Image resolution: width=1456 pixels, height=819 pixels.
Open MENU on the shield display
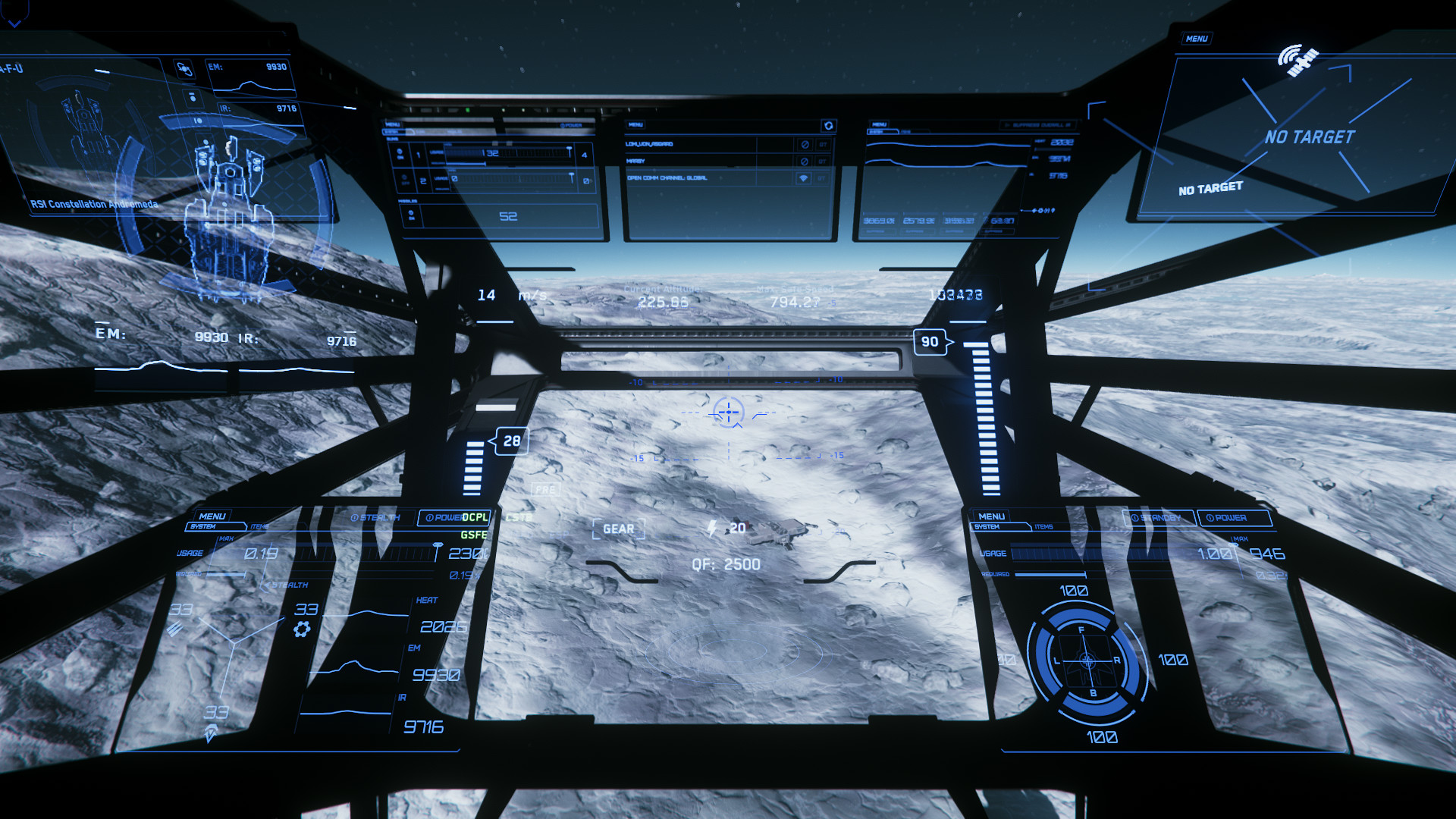[x=991, y=516]
